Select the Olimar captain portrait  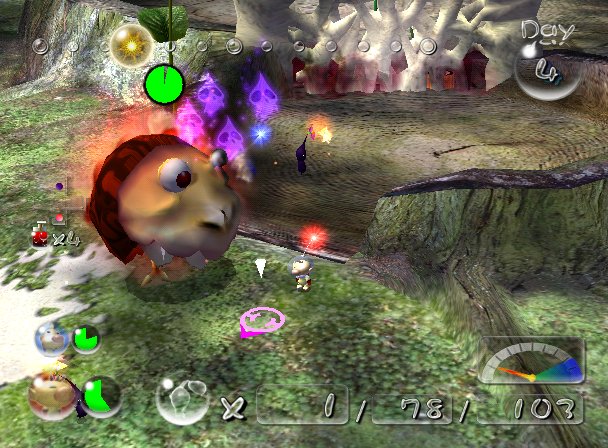pyautogui.click(x=50, y=394)
